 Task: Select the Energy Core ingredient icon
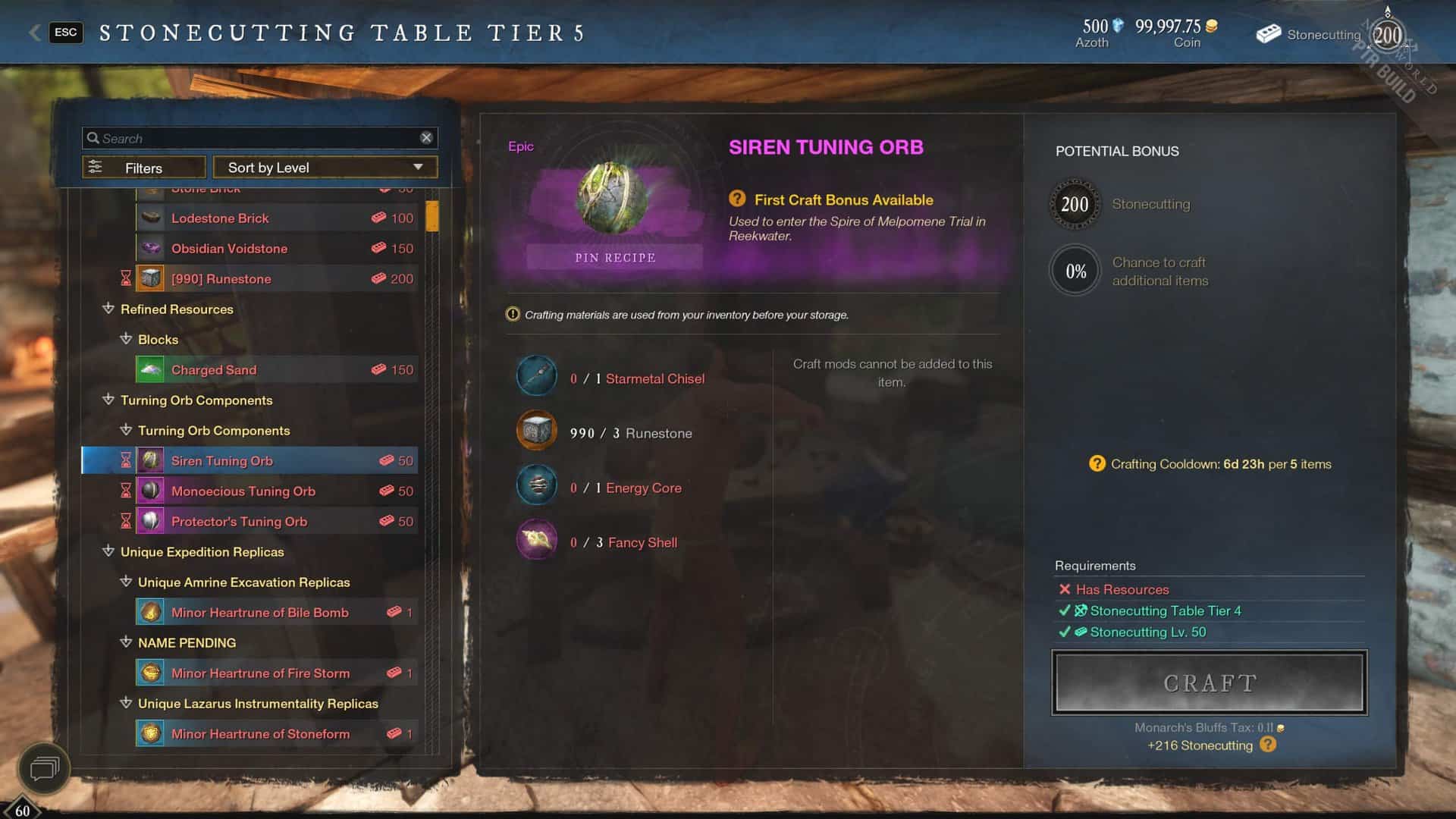[536, 485]
